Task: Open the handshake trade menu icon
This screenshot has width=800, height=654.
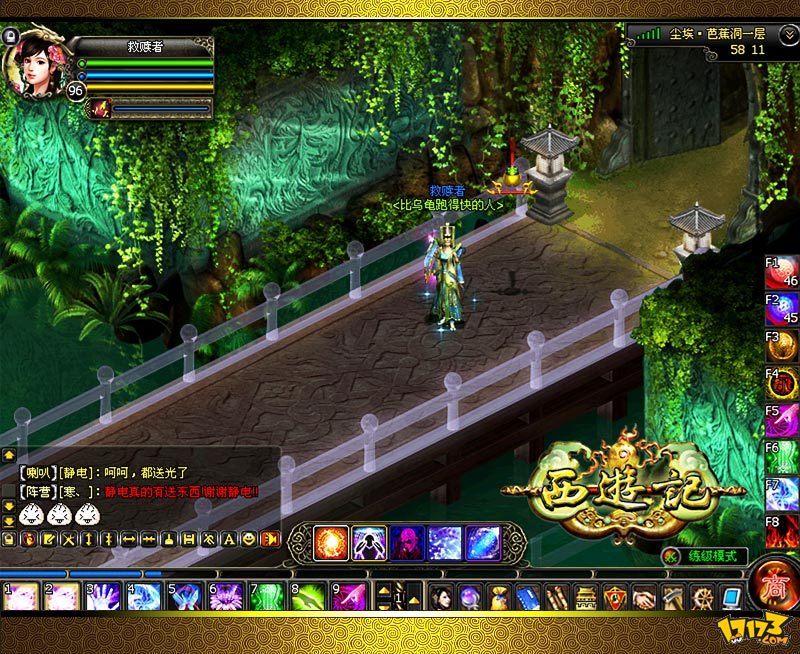Action: click(644, 597)
